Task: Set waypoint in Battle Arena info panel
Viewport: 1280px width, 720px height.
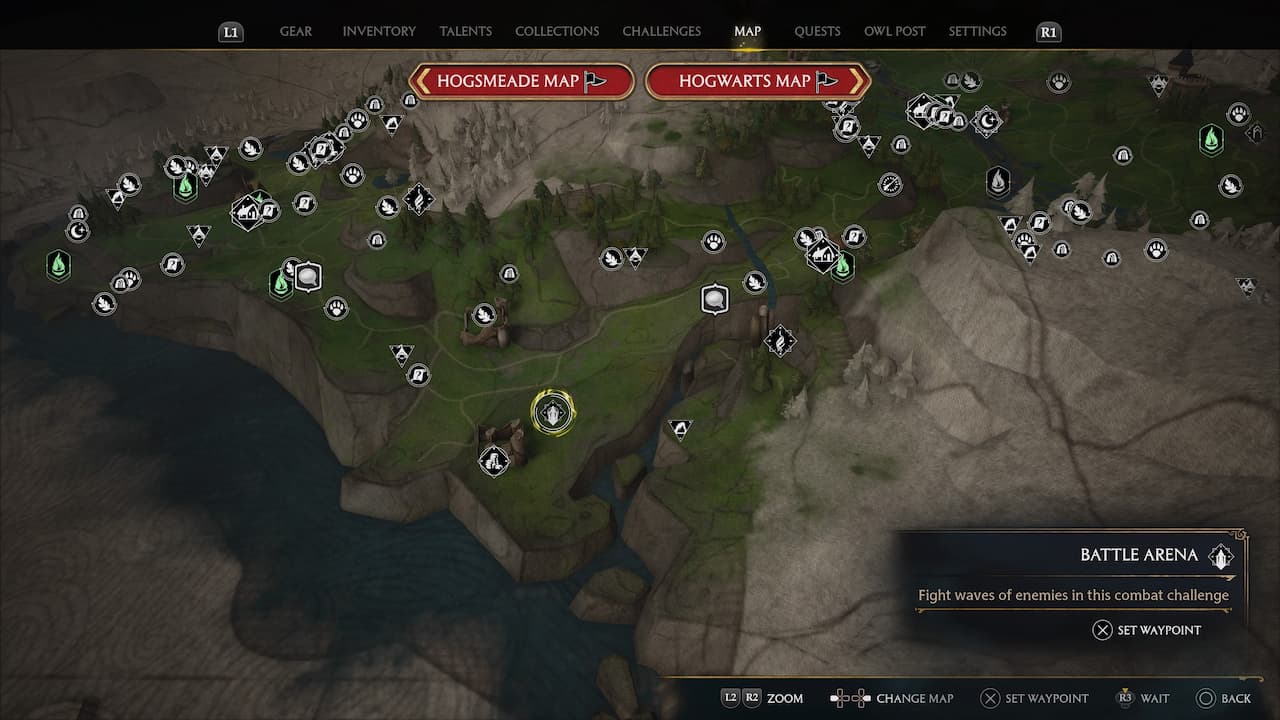Action: [1146, 630]
